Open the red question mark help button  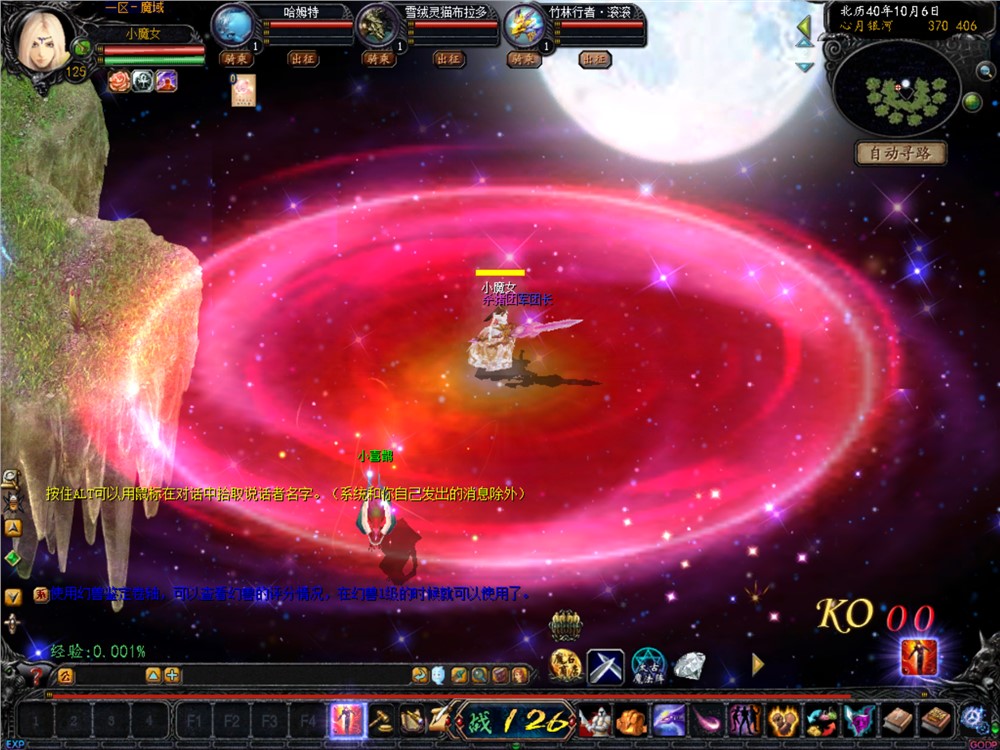(38, 676)
